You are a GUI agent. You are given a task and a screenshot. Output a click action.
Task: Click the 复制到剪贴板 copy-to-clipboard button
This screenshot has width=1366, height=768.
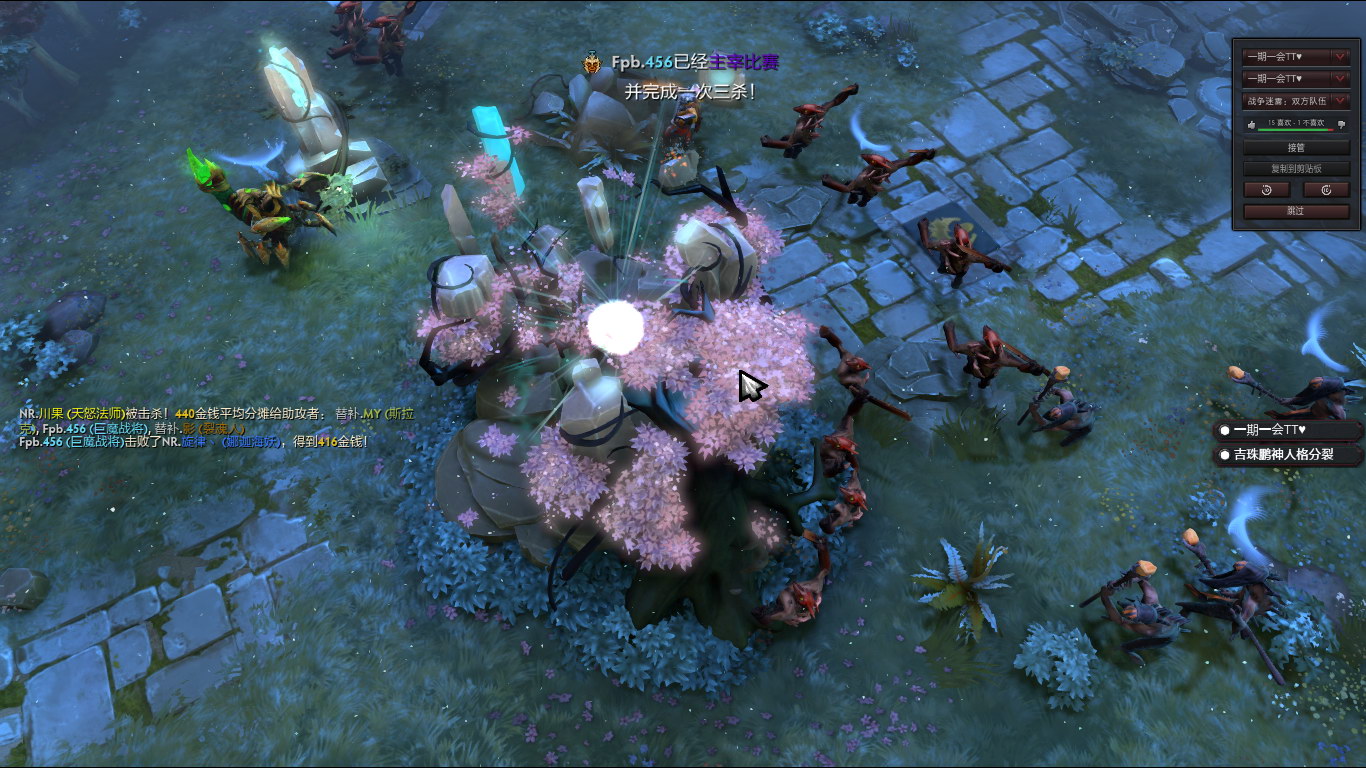(1296, 168)
